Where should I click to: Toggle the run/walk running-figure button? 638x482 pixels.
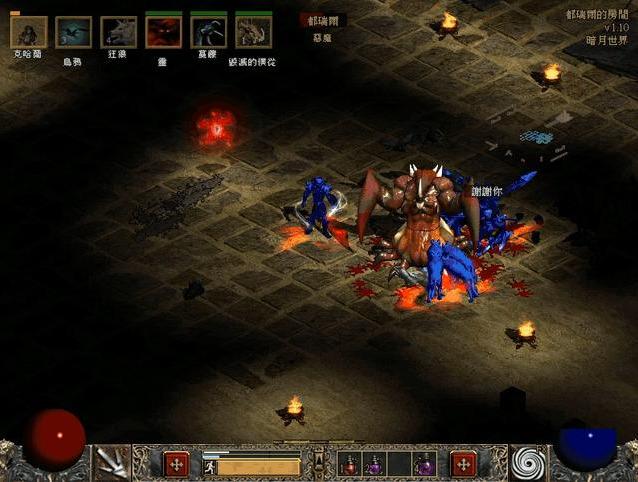click(211, 466)
